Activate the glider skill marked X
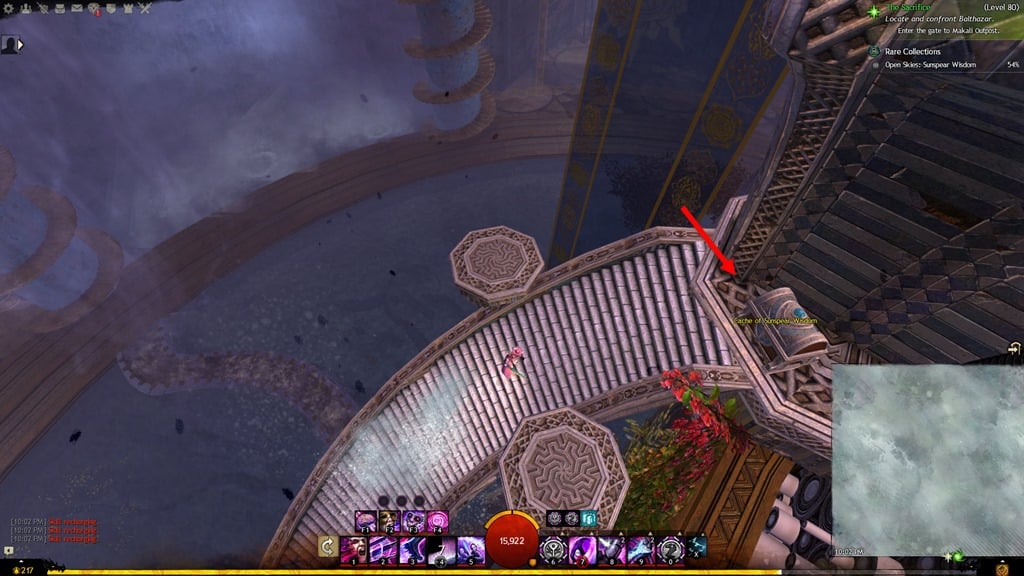The image size is (1024, 576). click(x=696, y=546)
